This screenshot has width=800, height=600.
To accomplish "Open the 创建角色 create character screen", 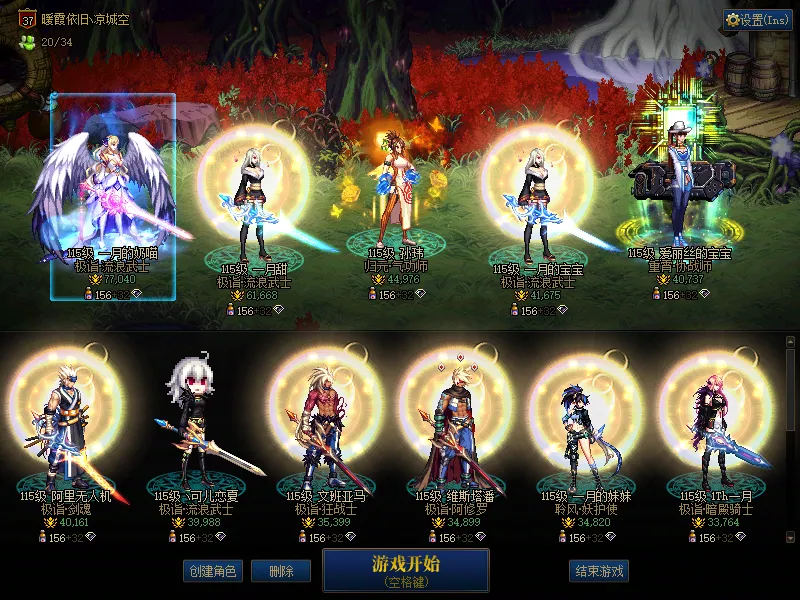I will (212, 571).
